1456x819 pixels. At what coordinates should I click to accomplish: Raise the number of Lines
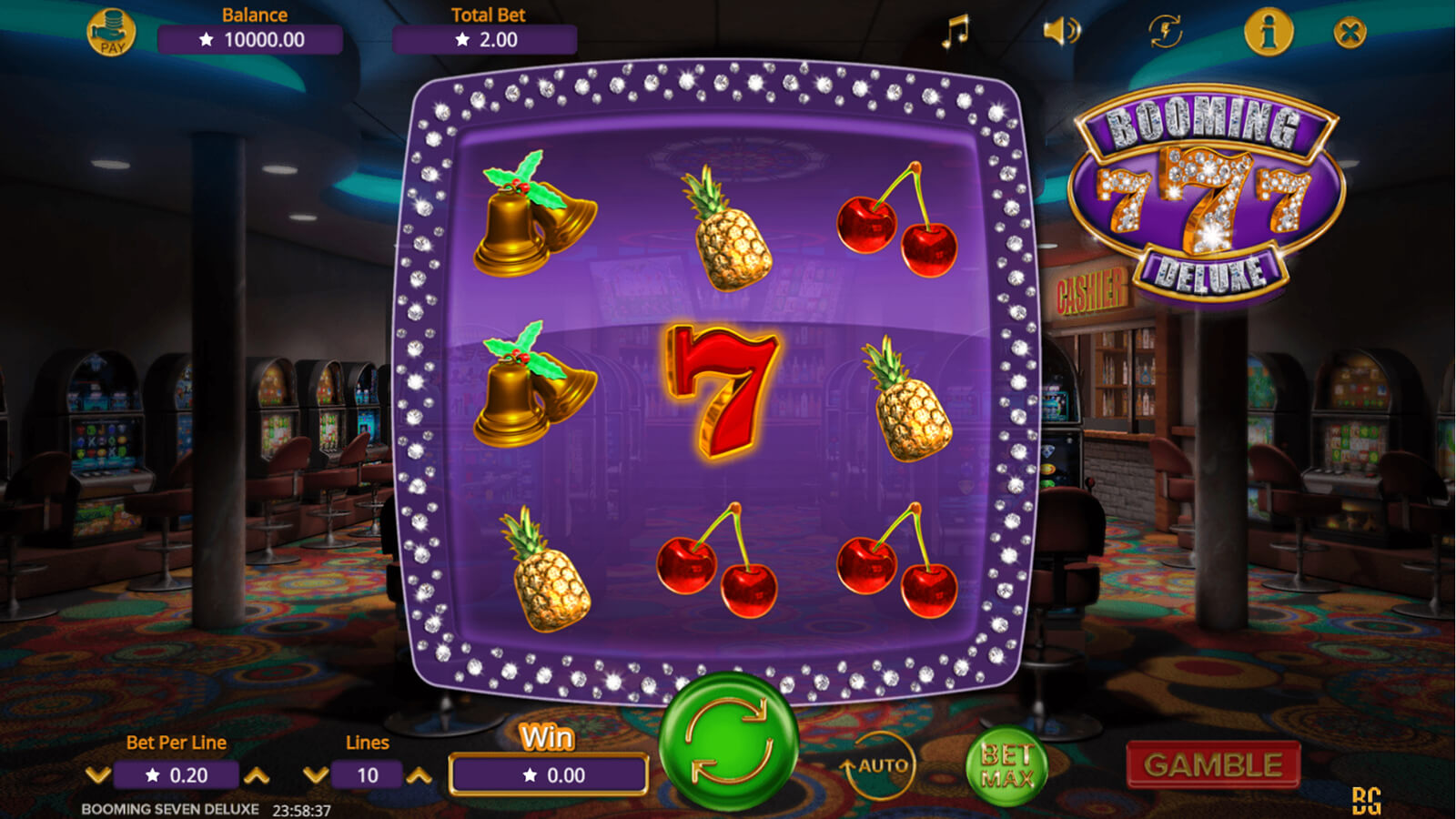pos(419,775)
